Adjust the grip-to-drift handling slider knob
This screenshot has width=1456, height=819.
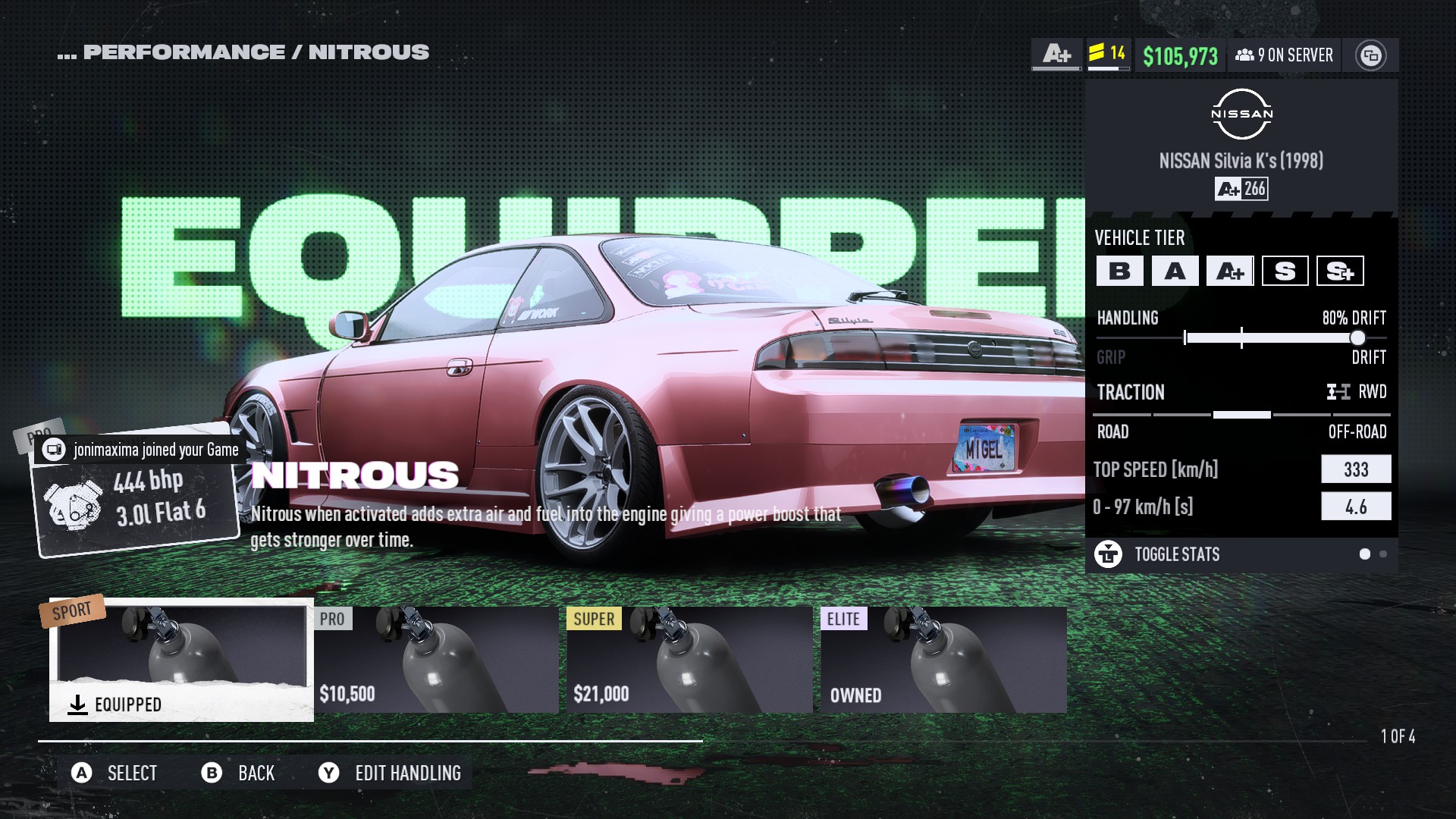point(1357,338)
